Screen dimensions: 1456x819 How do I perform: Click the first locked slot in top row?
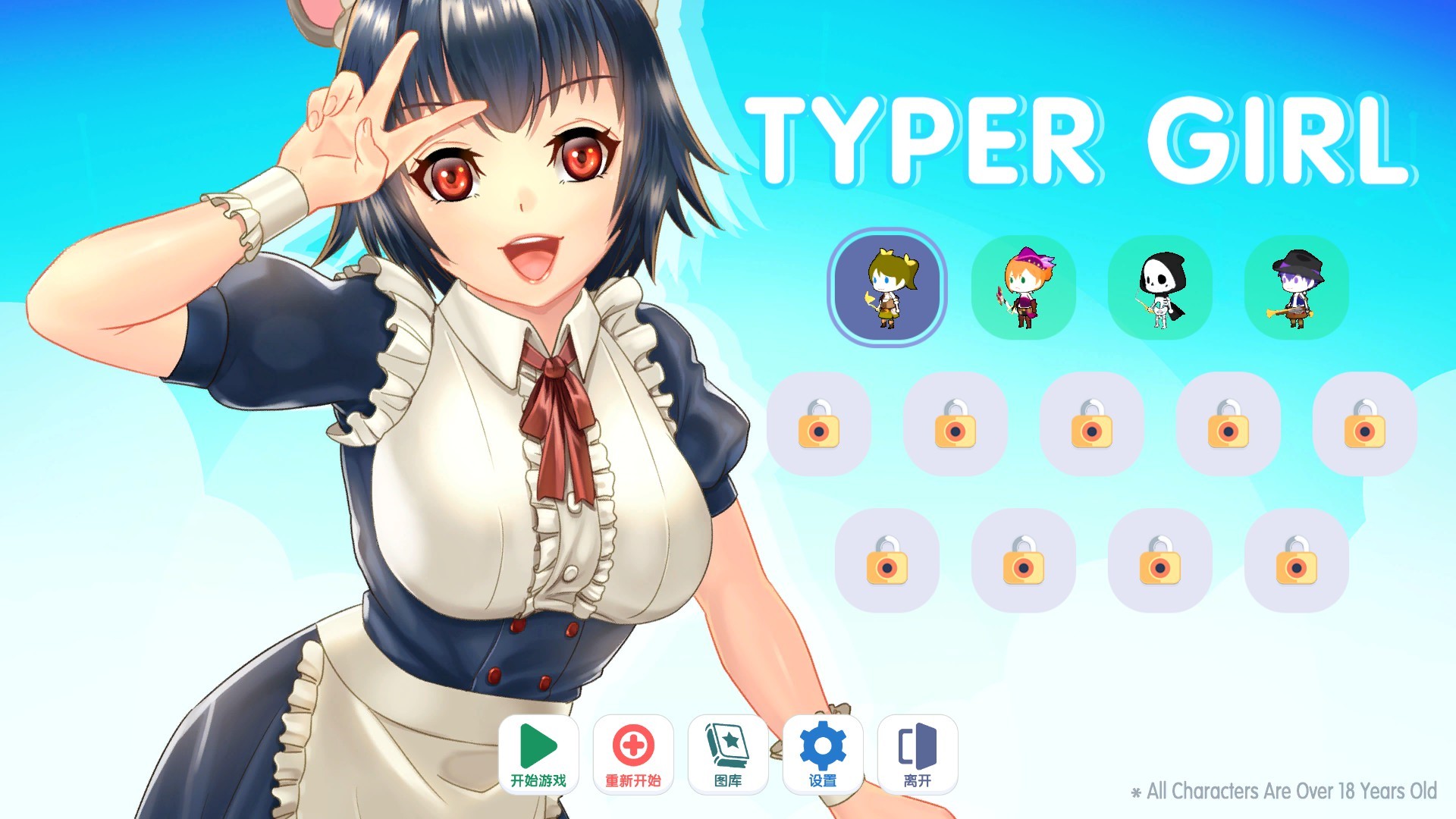[x=820, y=426]
